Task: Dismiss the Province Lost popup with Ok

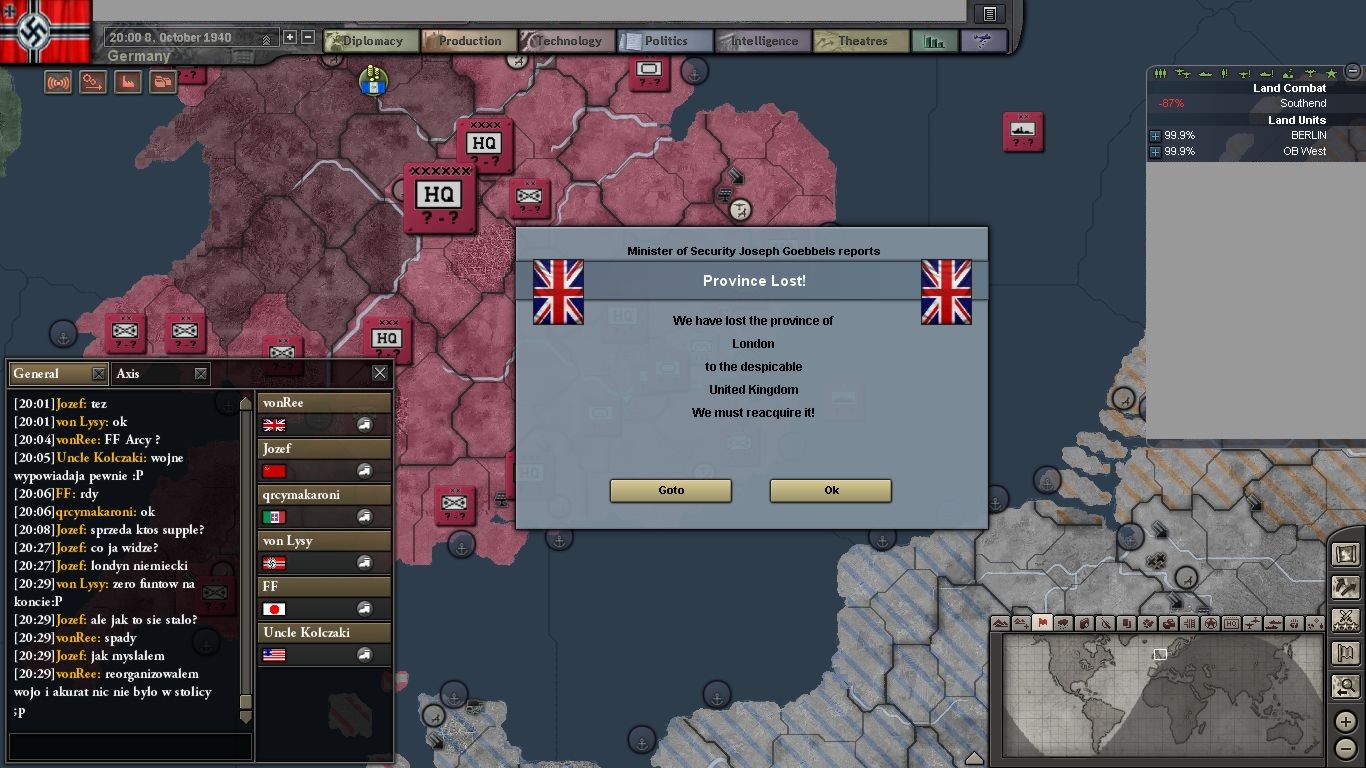Action: [830, 490]
